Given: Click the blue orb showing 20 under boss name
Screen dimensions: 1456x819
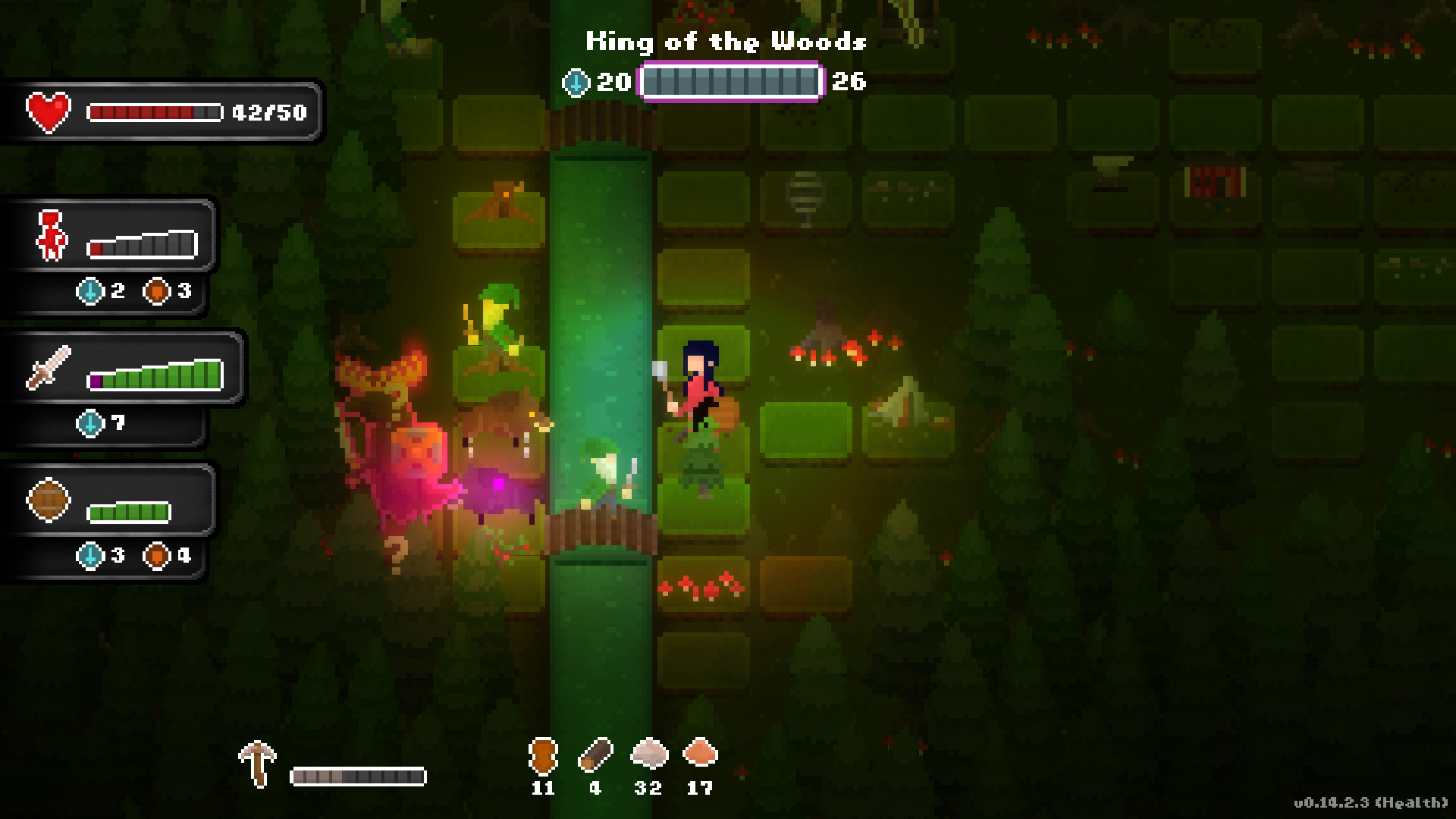Looking at the screenshot, I should (x=577, y=83).
